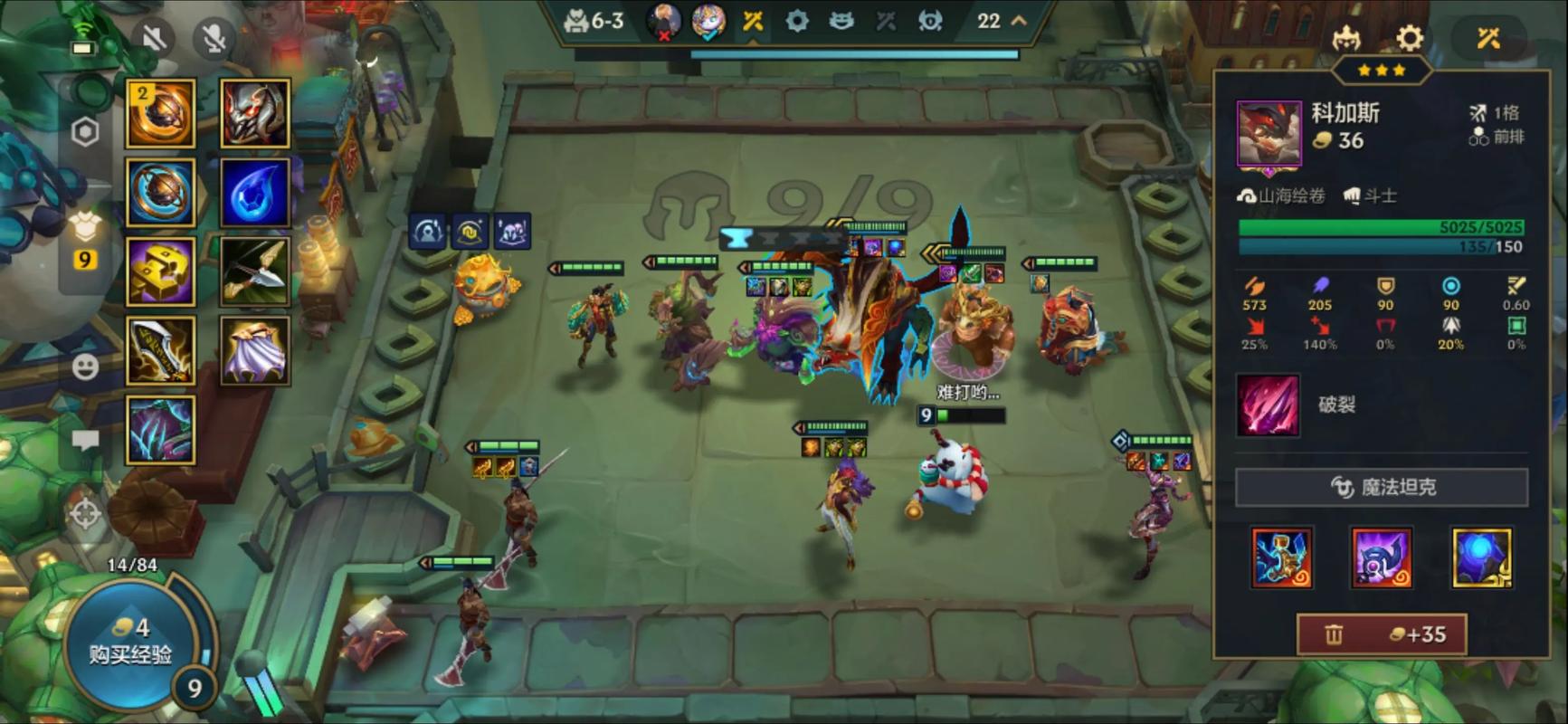Image resolution: width=1568 pixels, height=724 pixels.
Task: View the 破裂 ability icon
Action: [1268, 405]
